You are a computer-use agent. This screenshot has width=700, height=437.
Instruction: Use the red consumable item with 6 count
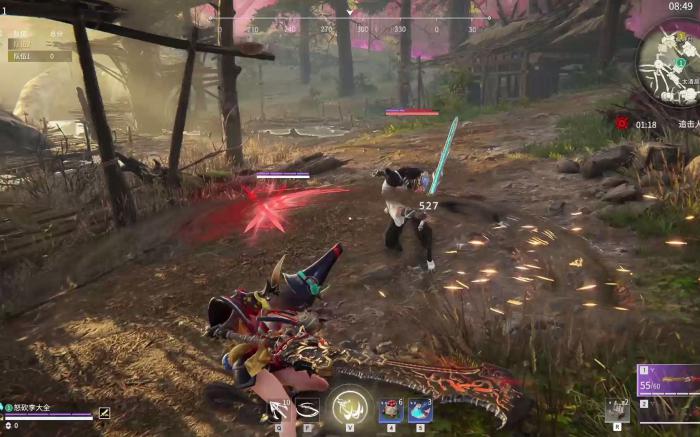tap(391, 409)
